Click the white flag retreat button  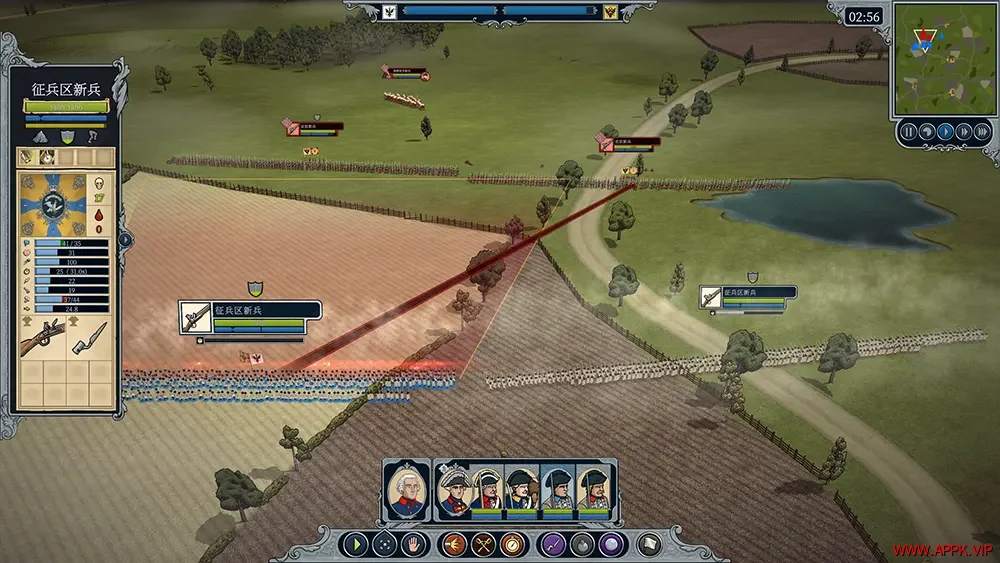650,545
